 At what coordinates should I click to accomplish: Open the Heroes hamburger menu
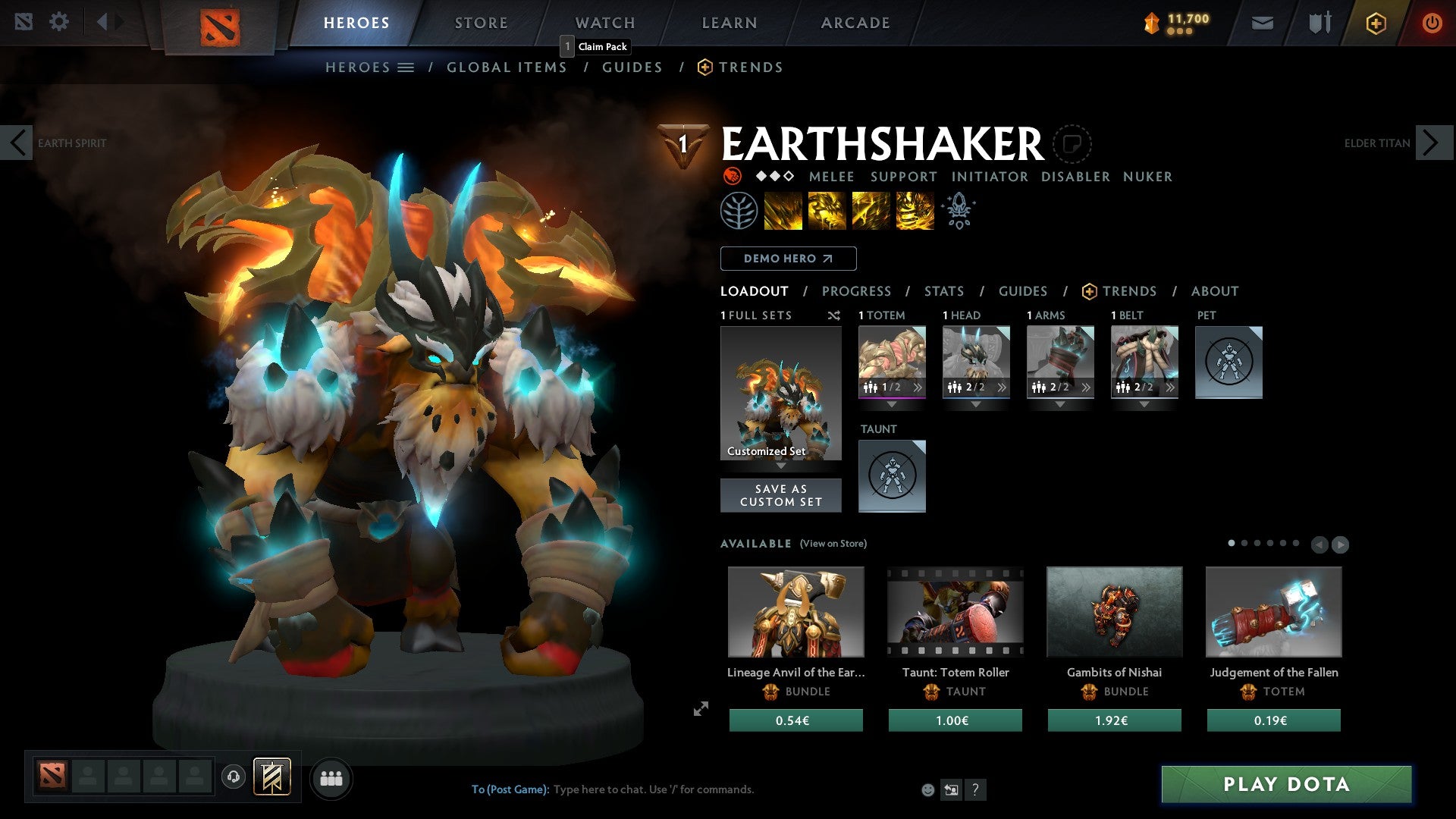(x=406, y=67)
